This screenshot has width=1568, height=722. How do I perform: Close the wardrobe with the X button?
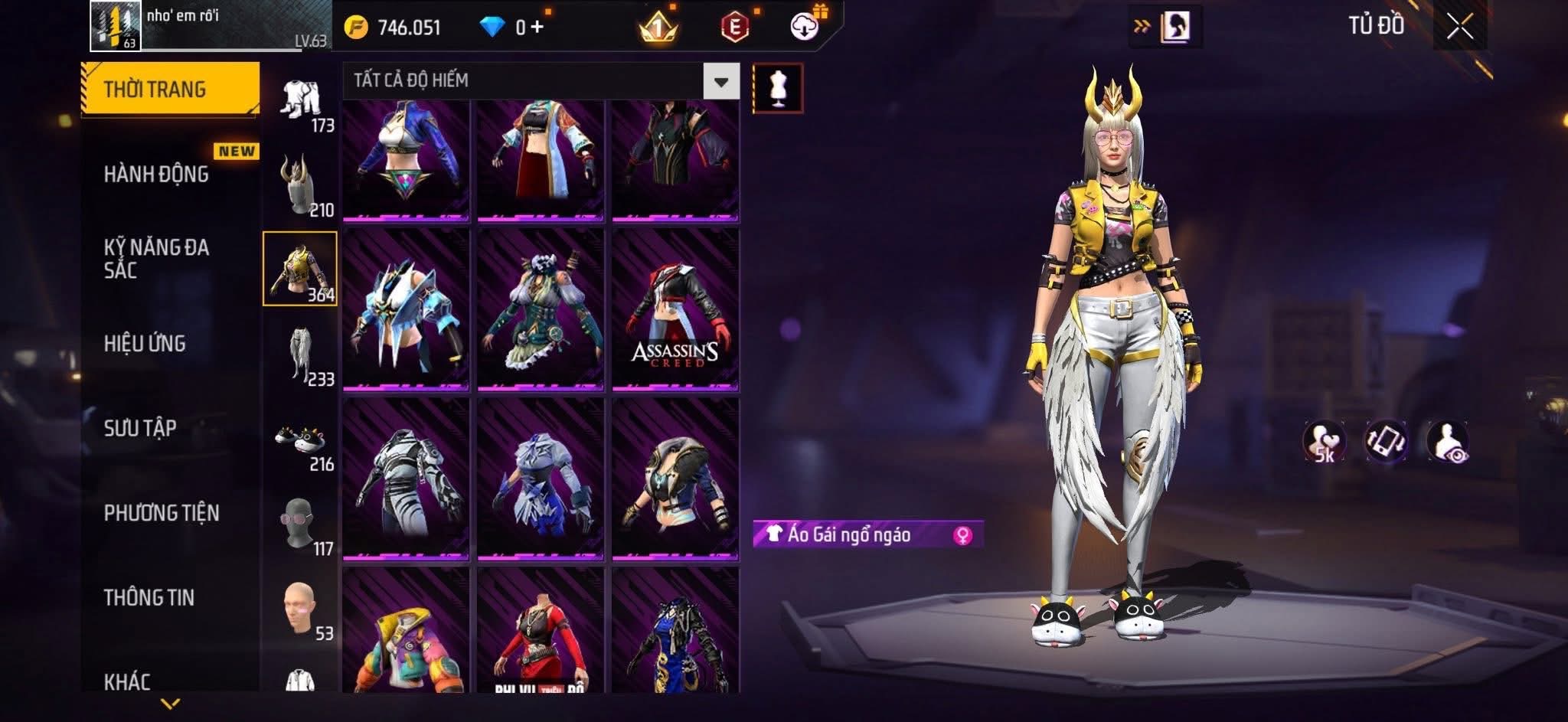[1460, 28]
